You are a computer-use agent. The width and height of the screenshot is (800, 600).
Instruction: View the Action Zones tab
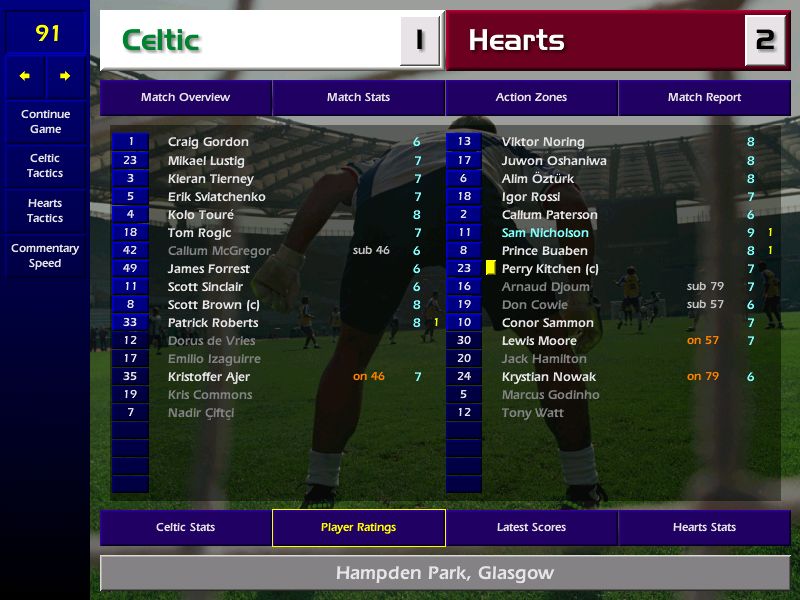pyautogui.click(x=531, y=98)
